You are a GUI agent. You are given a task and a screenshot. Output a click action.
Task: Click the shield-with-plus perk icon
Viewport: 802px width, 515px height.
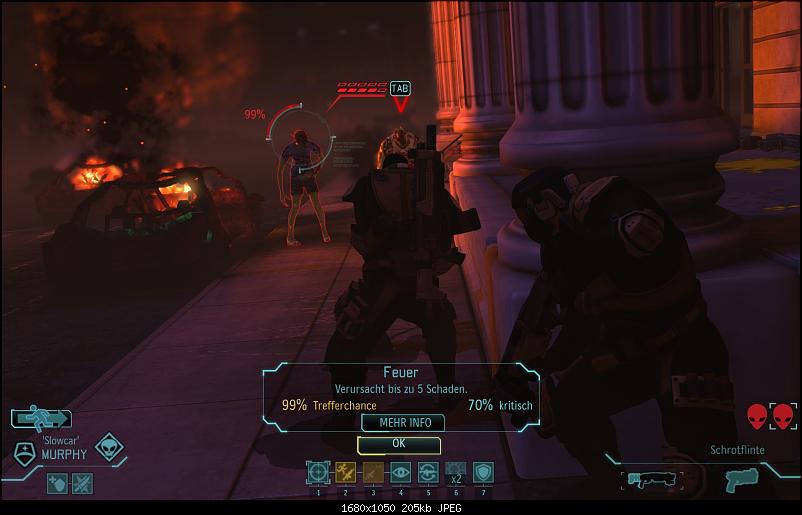(x=57, y=482)
